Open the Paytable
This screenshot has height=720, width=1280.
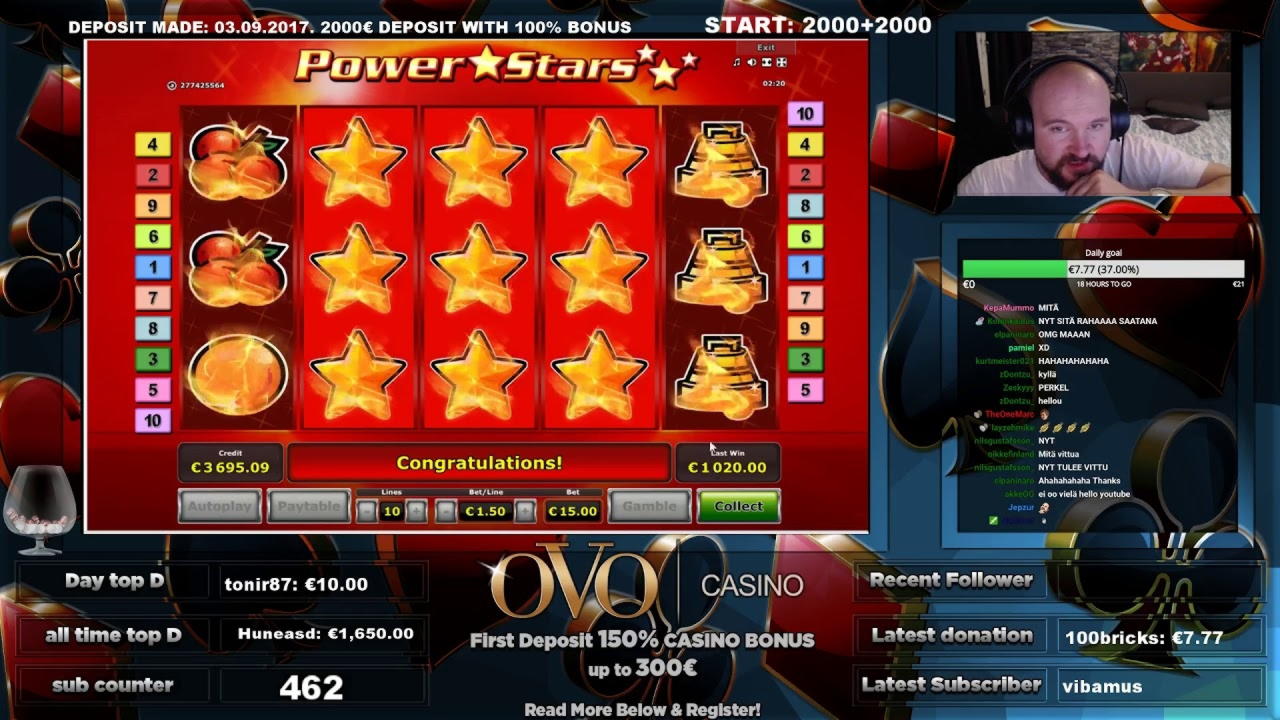pos(309,506)
